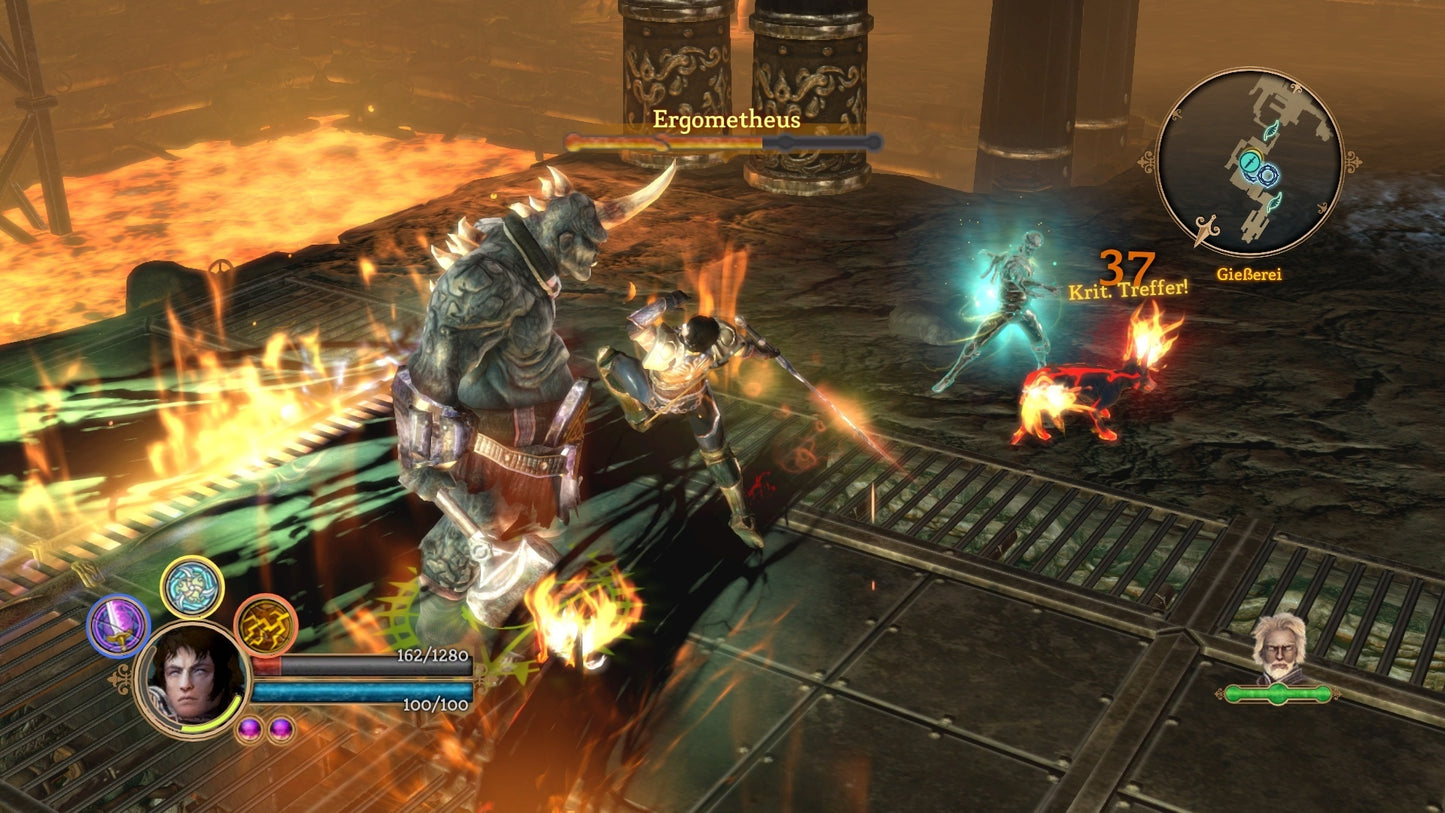This screenshot has height=813, width=1445.
Task: Click the lower leaf marker on the minimap
Action: tap(1276, 202)
